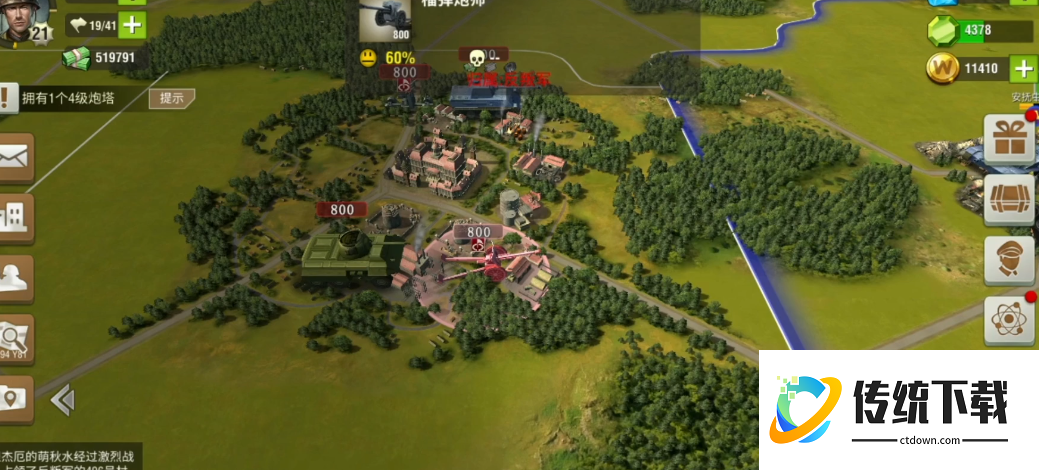Screen dimensions: 1039x470
Task: Open the officer general icon
Action: pos(1009,261)
